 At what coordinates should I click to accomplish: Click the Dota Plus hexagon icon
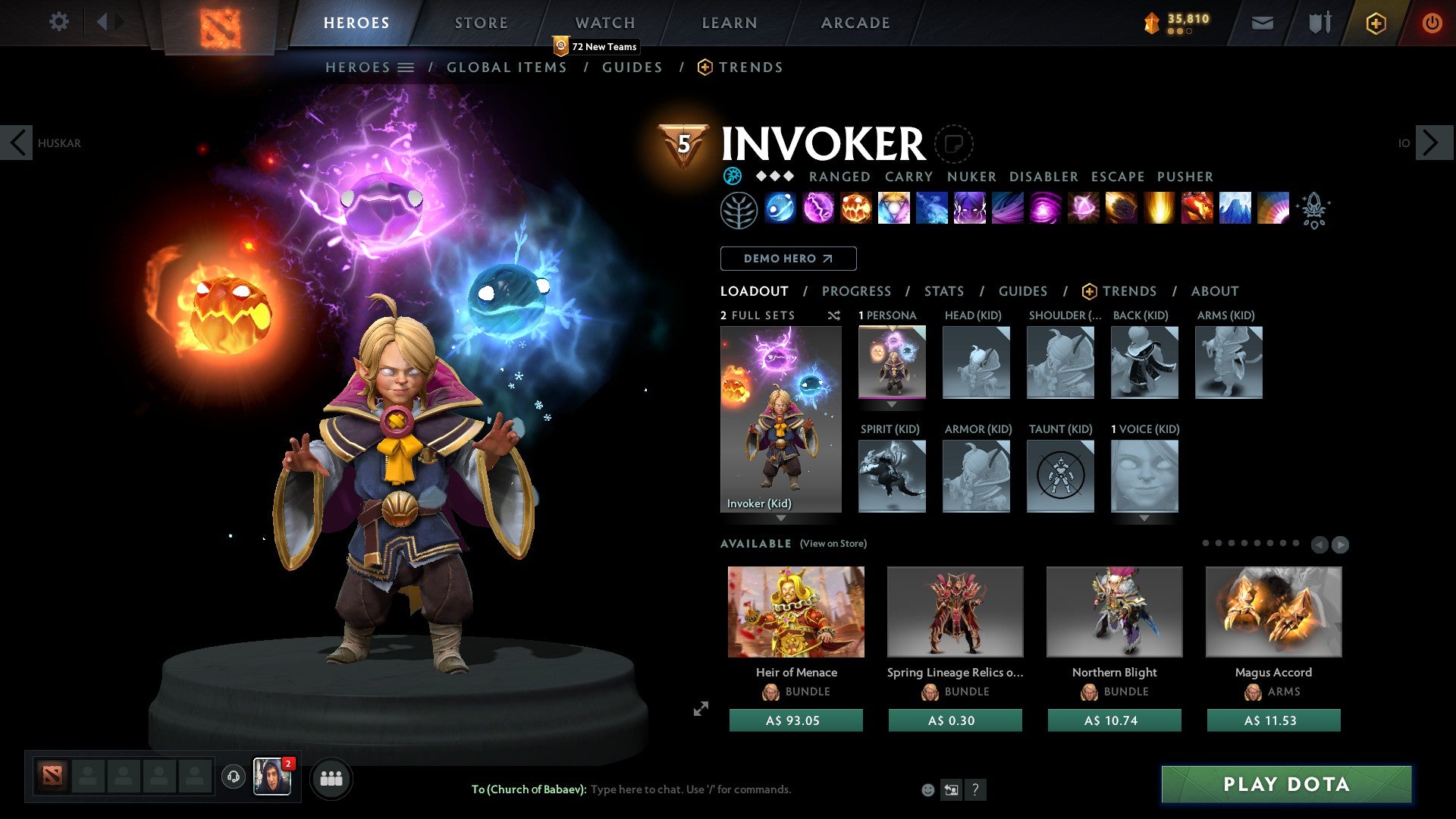(x=1375, y=23)
